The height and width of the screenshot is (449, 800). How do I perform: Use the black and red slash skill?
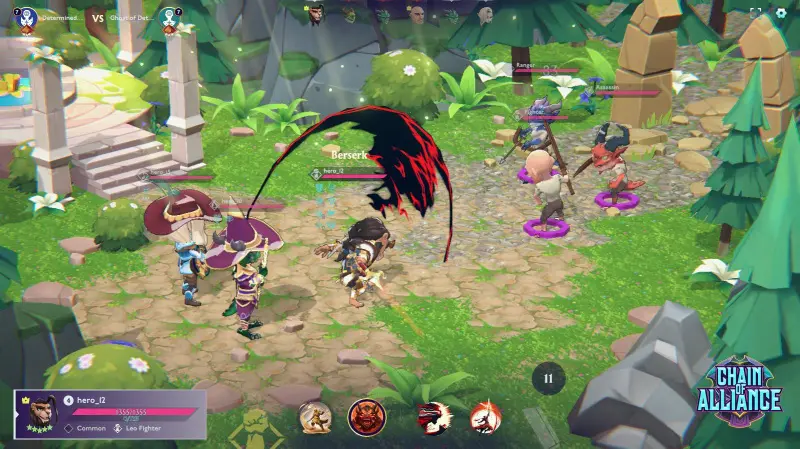434,416
